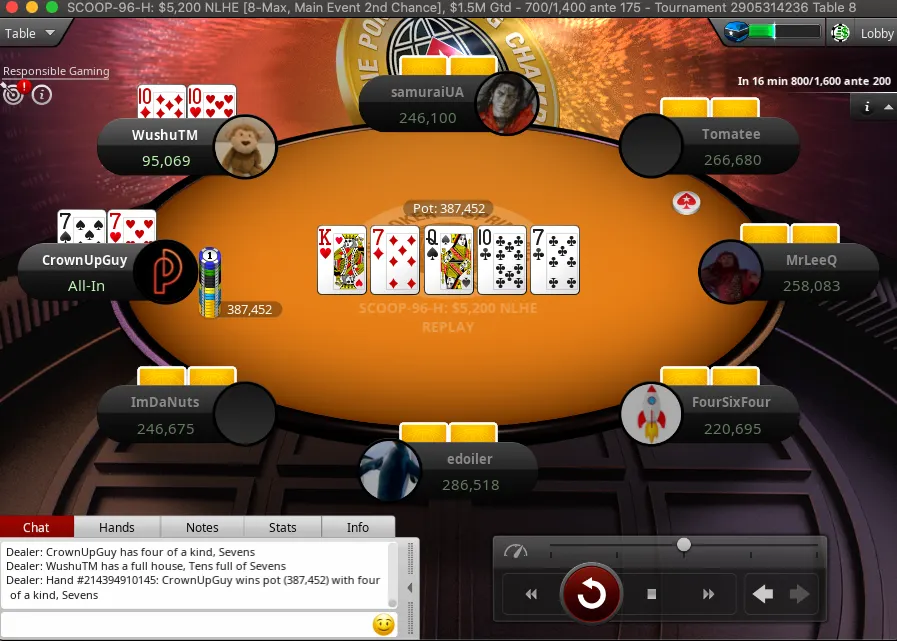This screenshot has width=897, height=641.
Task: Click the replay speed slider handle
Action: tap(684, 545)
